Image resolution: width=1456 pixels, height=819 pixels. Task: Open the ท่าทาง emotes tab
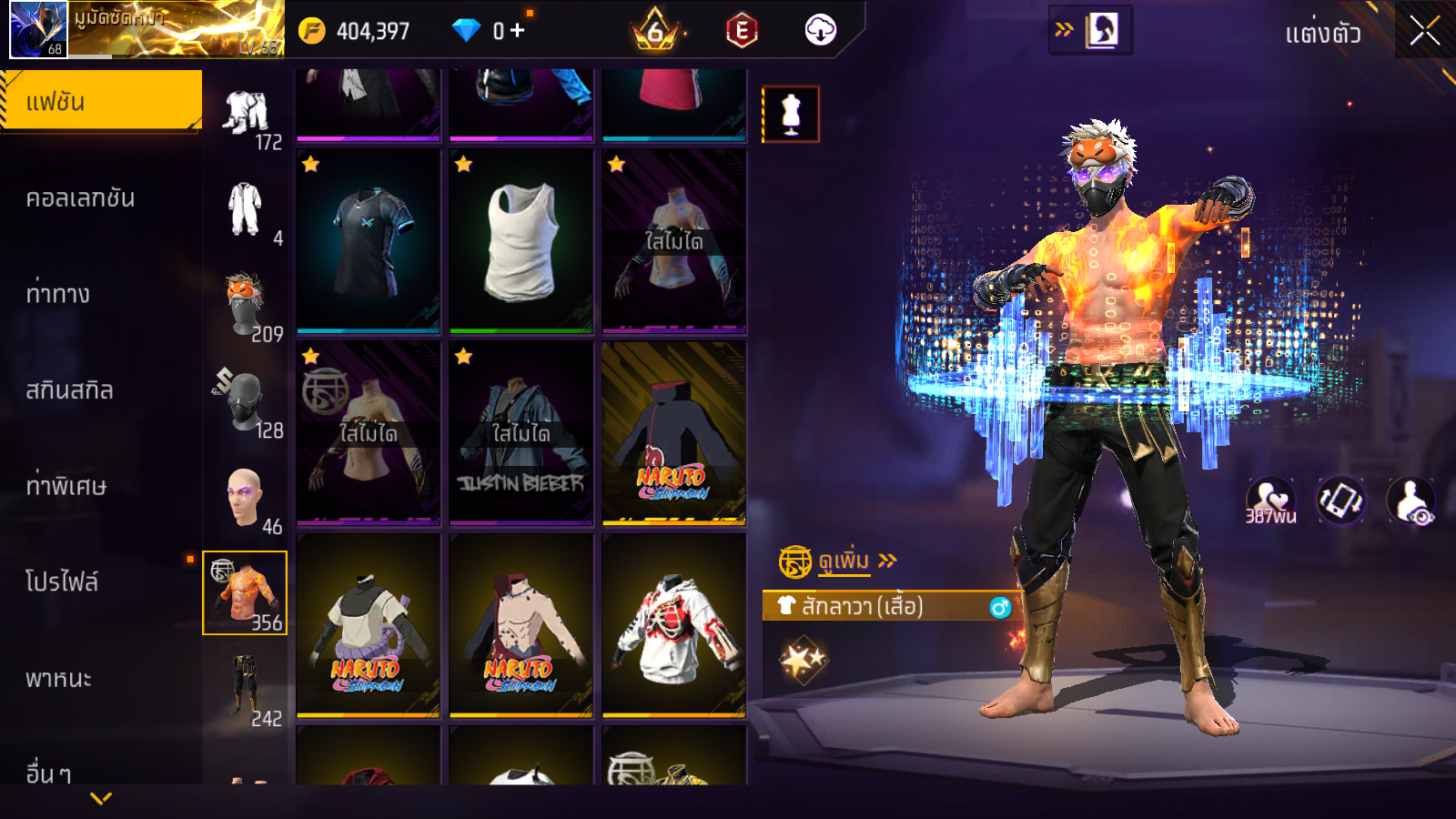point(58,294)
